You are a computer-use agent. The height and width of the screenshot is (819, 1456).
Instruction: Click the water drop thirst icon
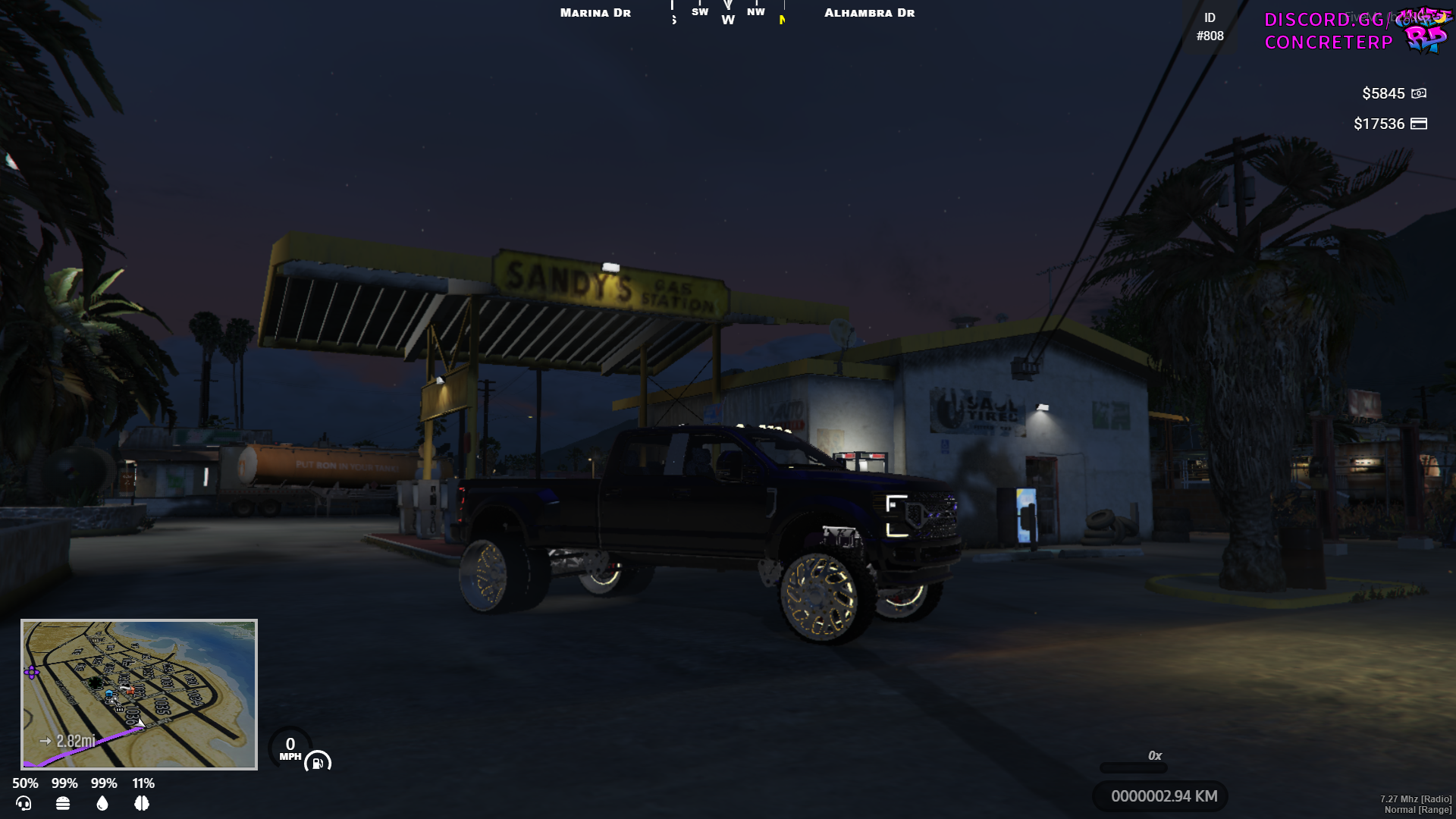(102, 803)
